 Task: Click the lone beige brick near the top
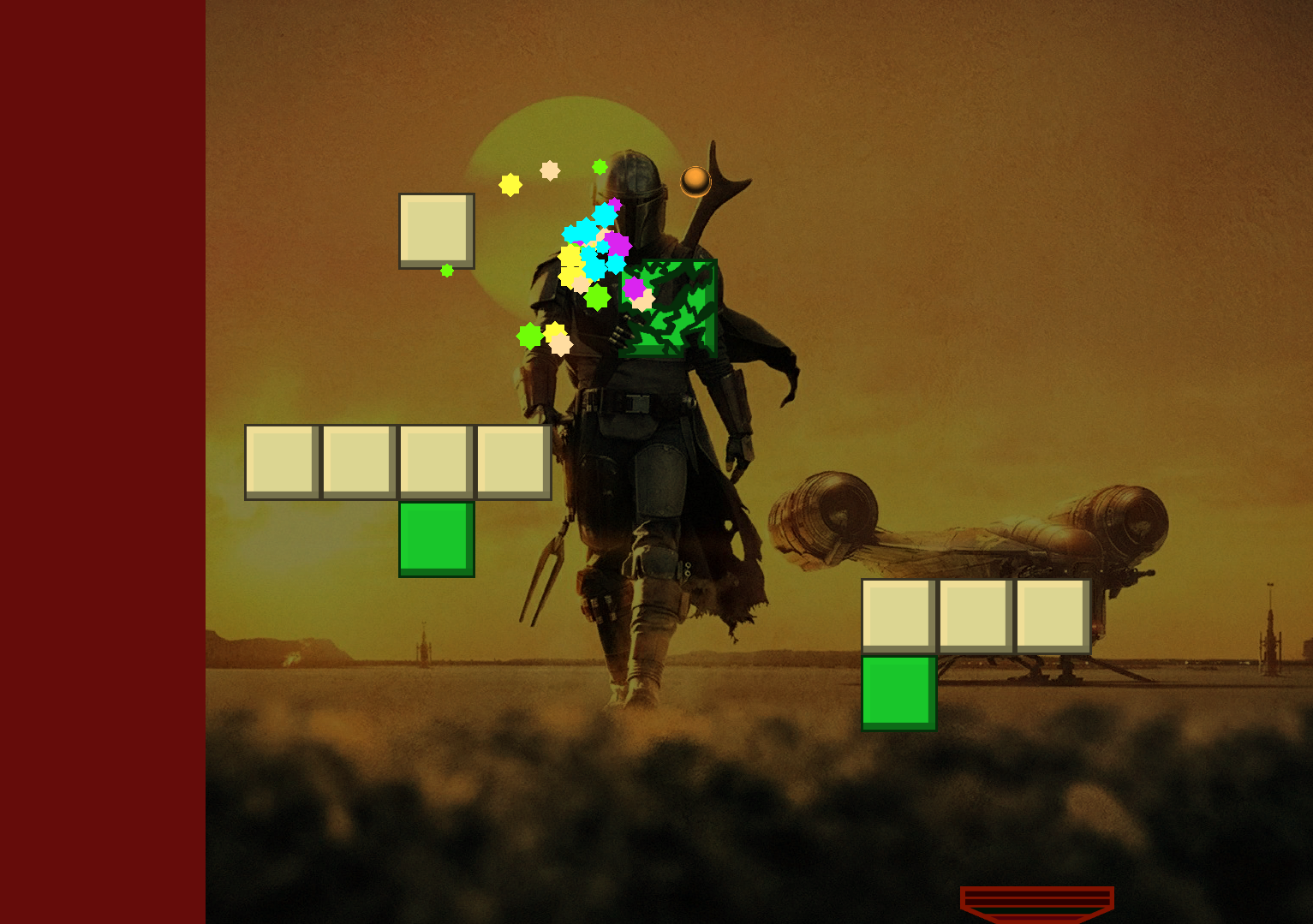pos(437,231)
